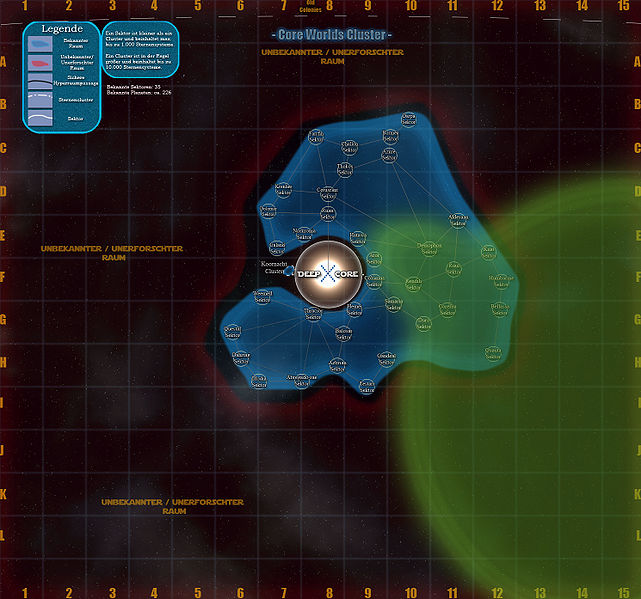Choose the Farrfin Sektor node
The width and height of the screenshot is (641, 599).
pos(315,137)
